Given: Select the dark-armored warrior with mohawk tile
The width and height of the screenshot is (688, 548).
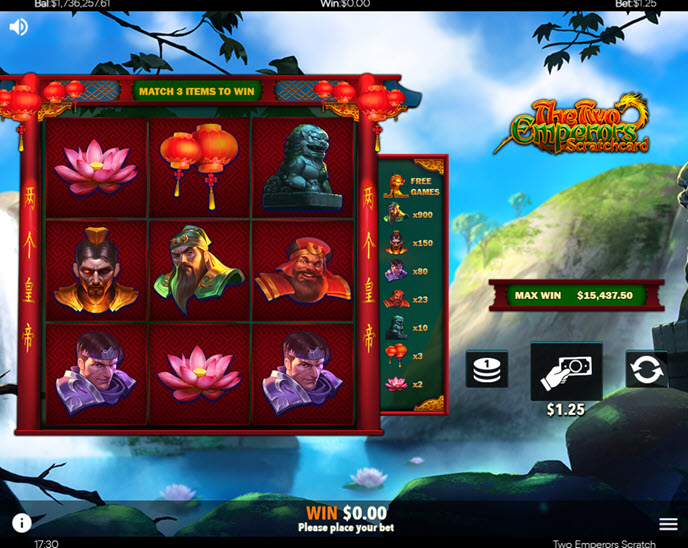Looking at the screenshot, I should [x=97, y=270].
